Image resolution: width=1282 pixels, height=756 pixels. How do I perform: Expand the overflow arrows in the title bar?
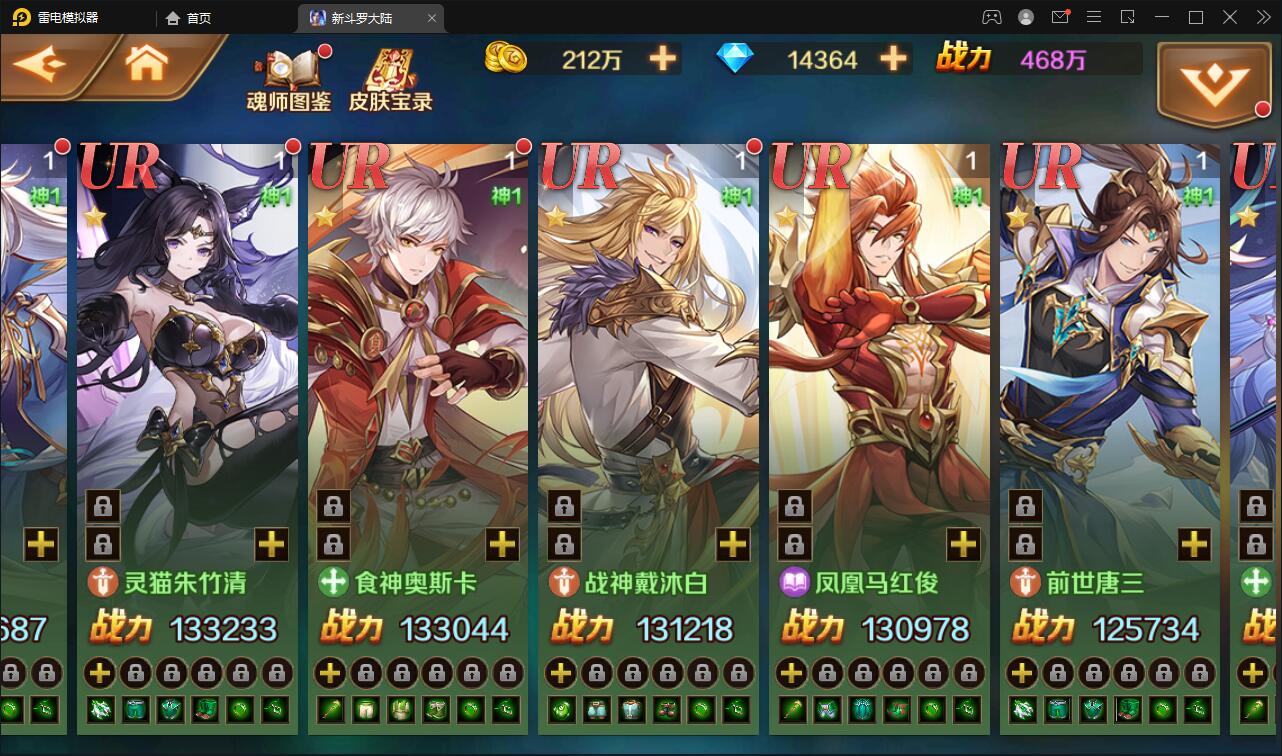point(1262,17)
